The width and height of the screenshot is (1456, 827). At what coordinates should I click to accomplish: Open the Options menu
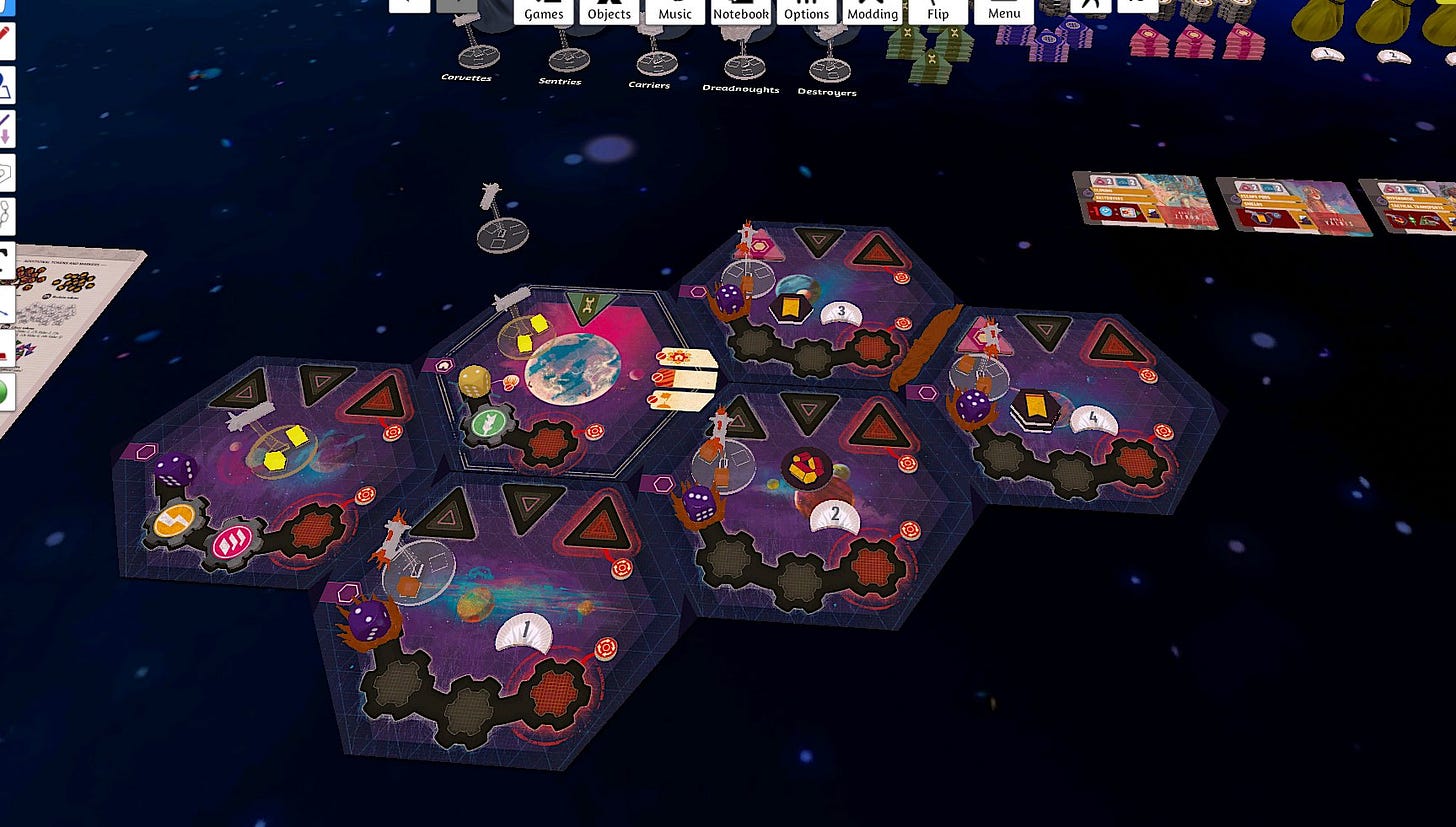click(x=806, y=11)
